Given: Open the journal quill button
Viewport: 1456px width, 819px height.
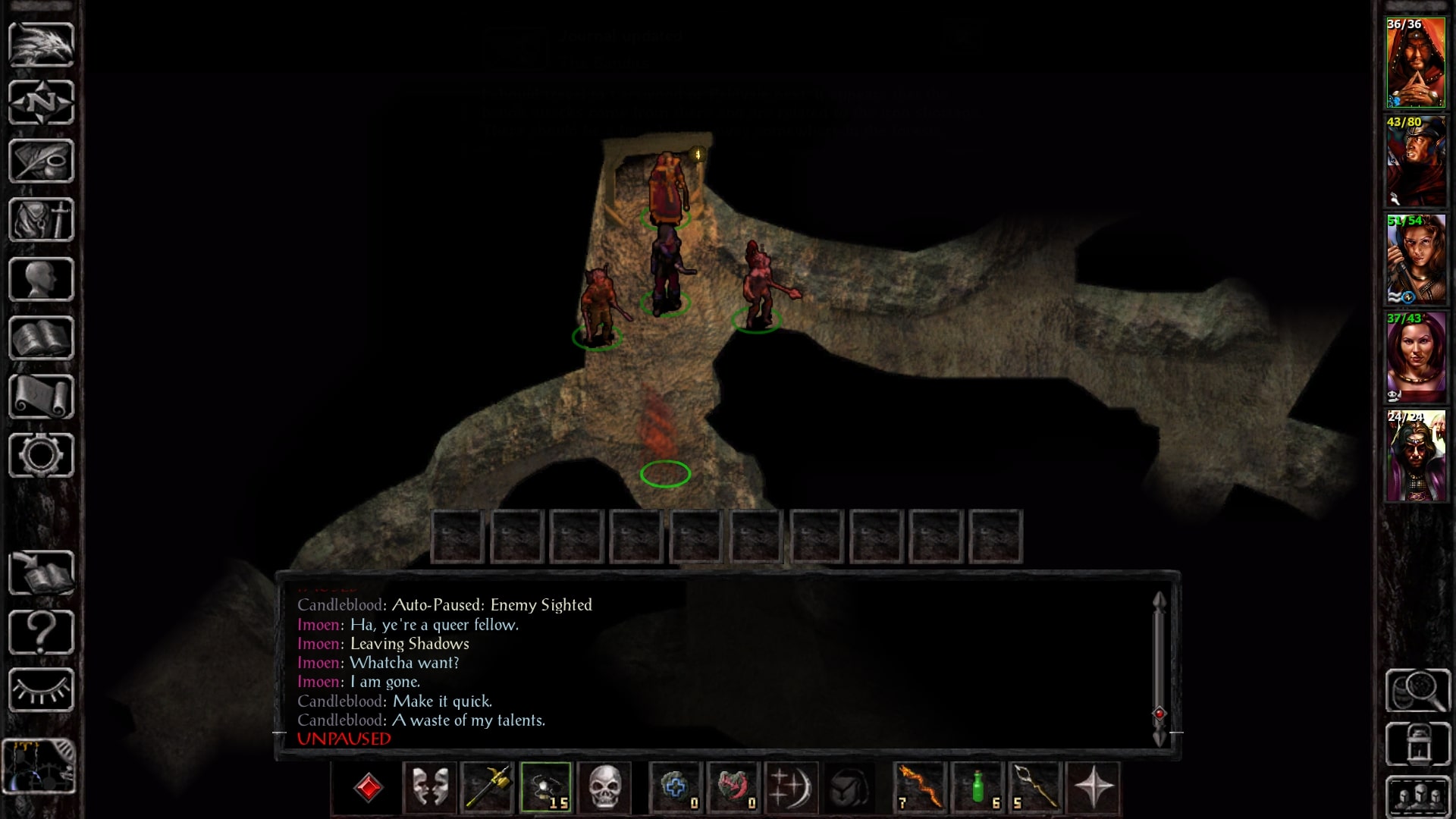Looking at the screenshot, I should 41,161.
